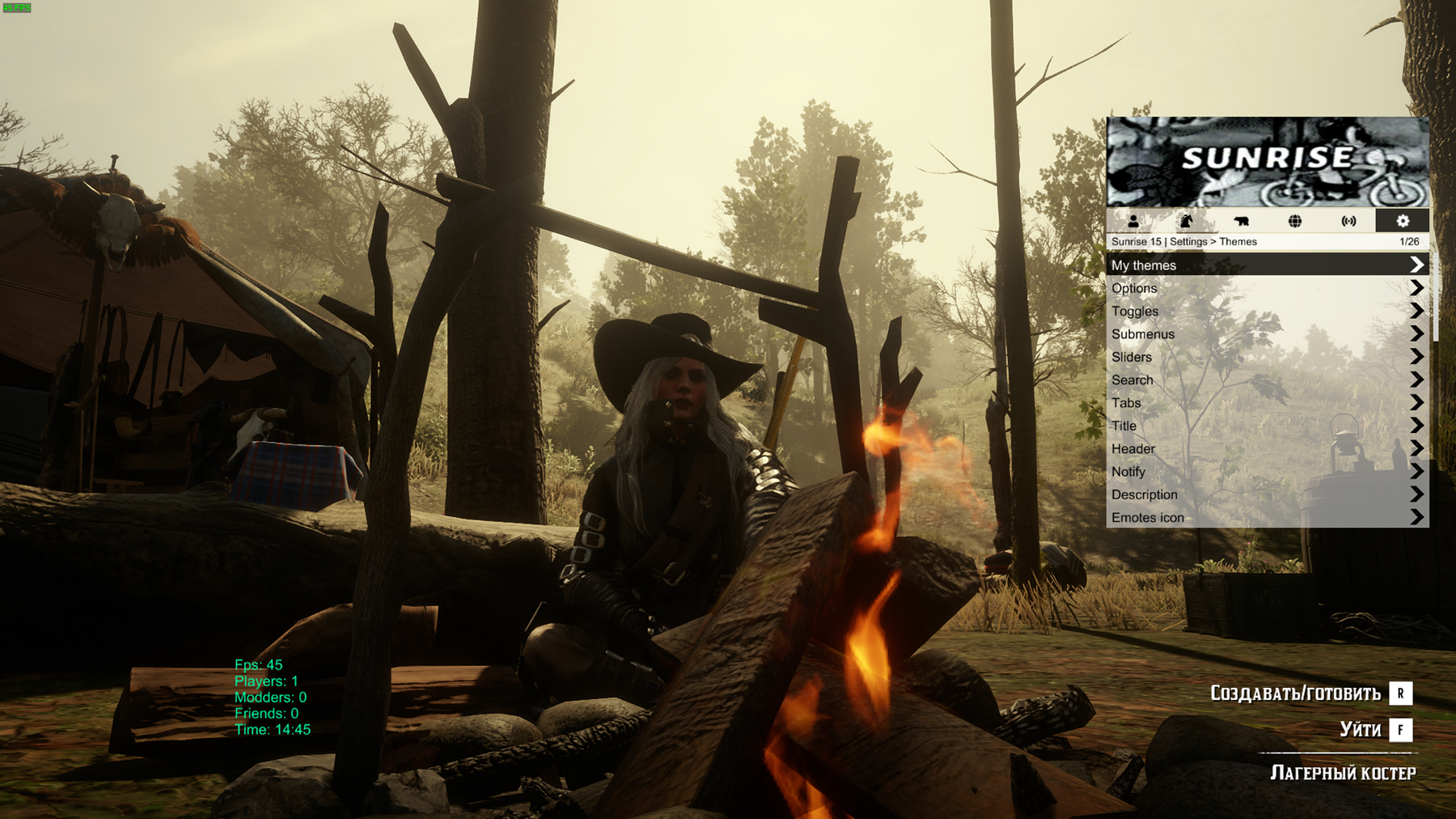
Task: Open the bear icon tab
Action: pyautogui.click(x=1241, y=221)
